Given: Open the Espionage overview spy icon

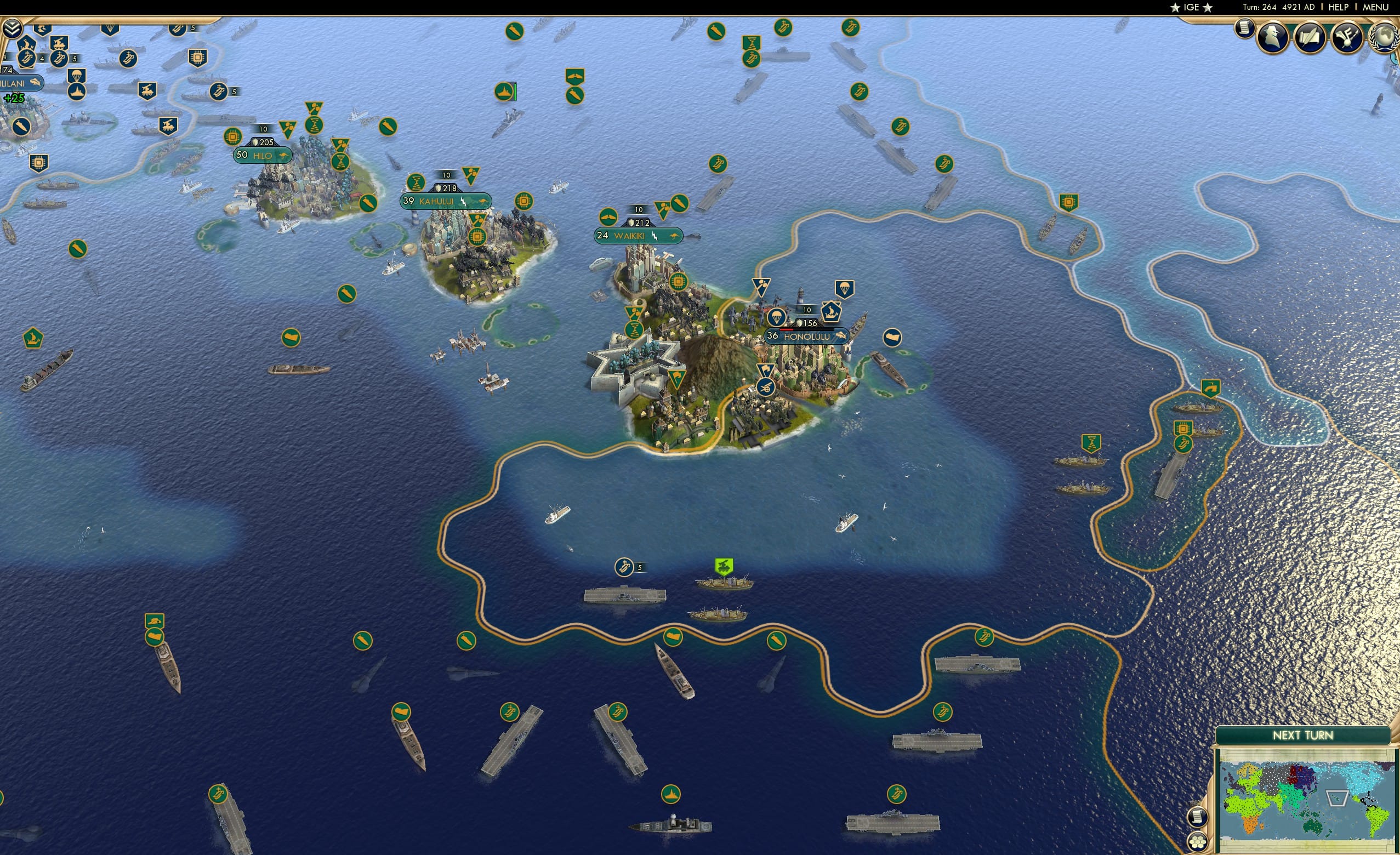Looking at the screenshot, I should [1273, 38].
